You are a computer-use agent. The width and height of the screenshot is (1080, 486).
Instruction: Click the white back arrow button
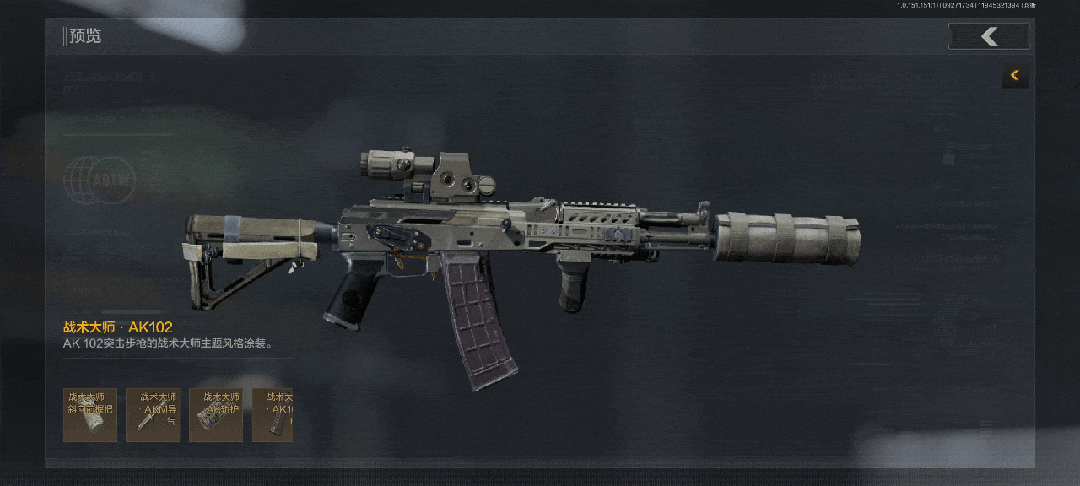989,37
